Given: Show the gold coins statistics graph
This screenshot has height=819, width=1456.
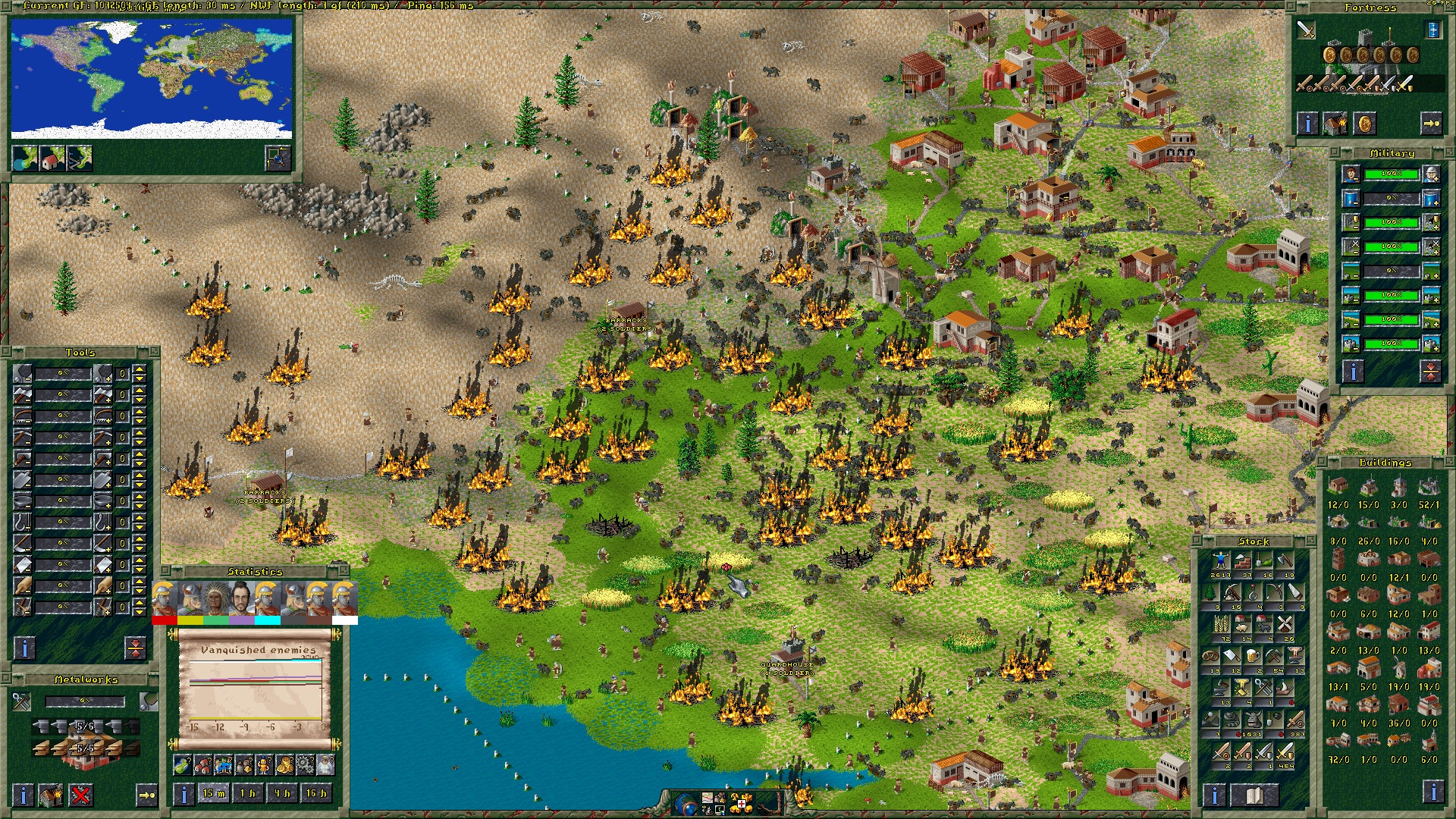Looking at the screenshot, I should pyautogui.click(x=284, y=765).
